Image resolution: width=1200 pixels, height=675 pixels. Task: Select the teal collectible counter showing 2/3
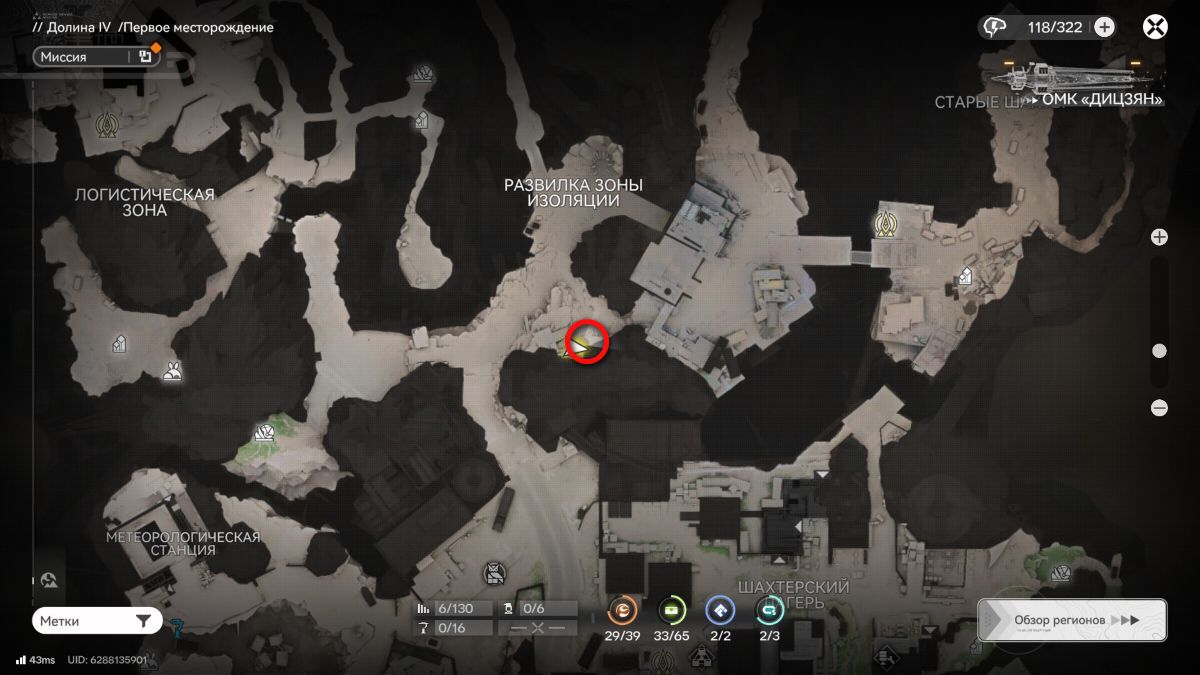click(769, 608)
